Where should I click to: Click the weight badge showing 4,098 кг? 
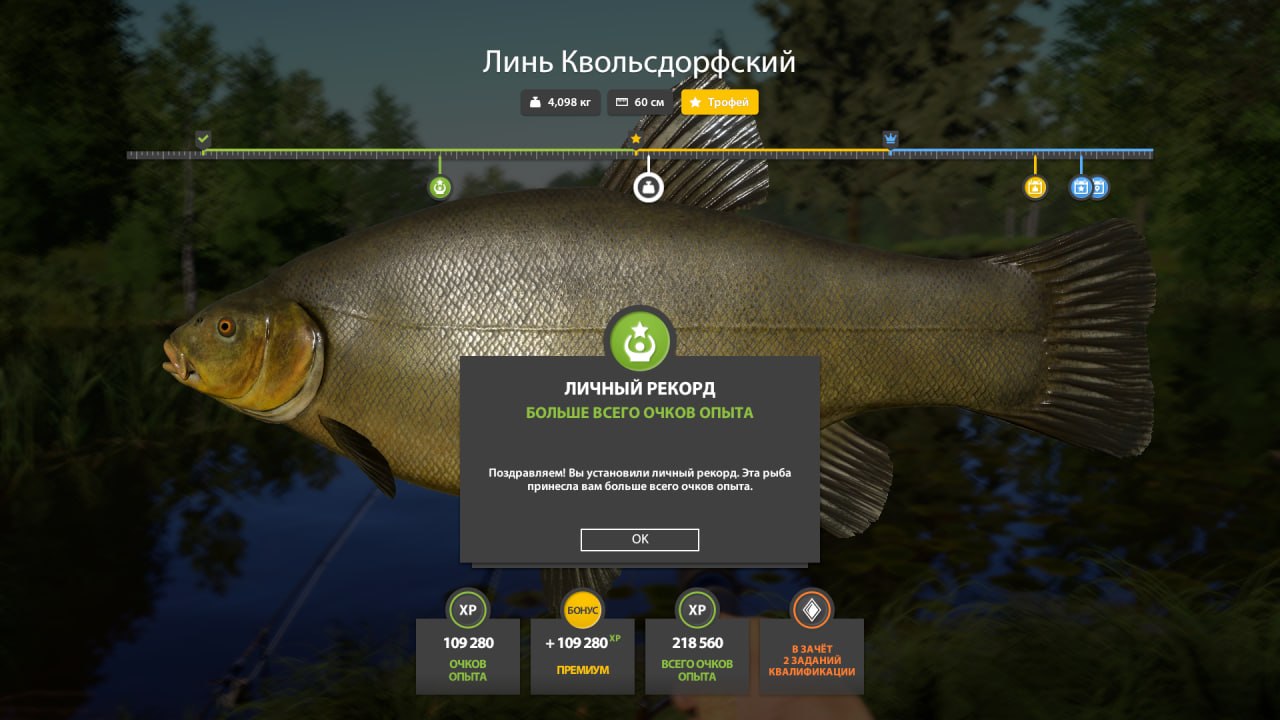pos(560,102)
